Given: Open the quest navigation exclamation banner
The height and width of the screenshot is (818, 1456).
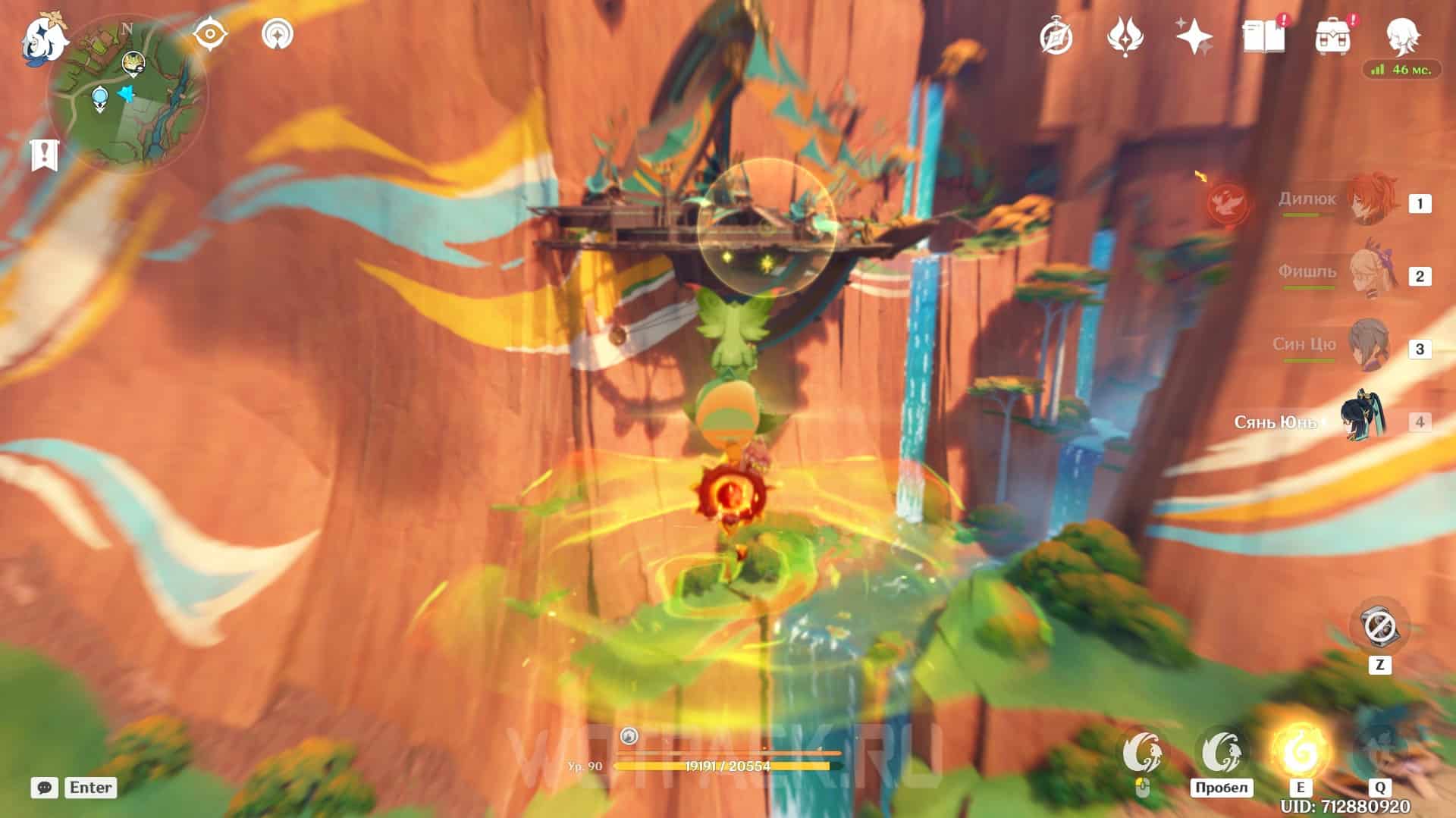Looking at the screenshot, I should [45, 155].
